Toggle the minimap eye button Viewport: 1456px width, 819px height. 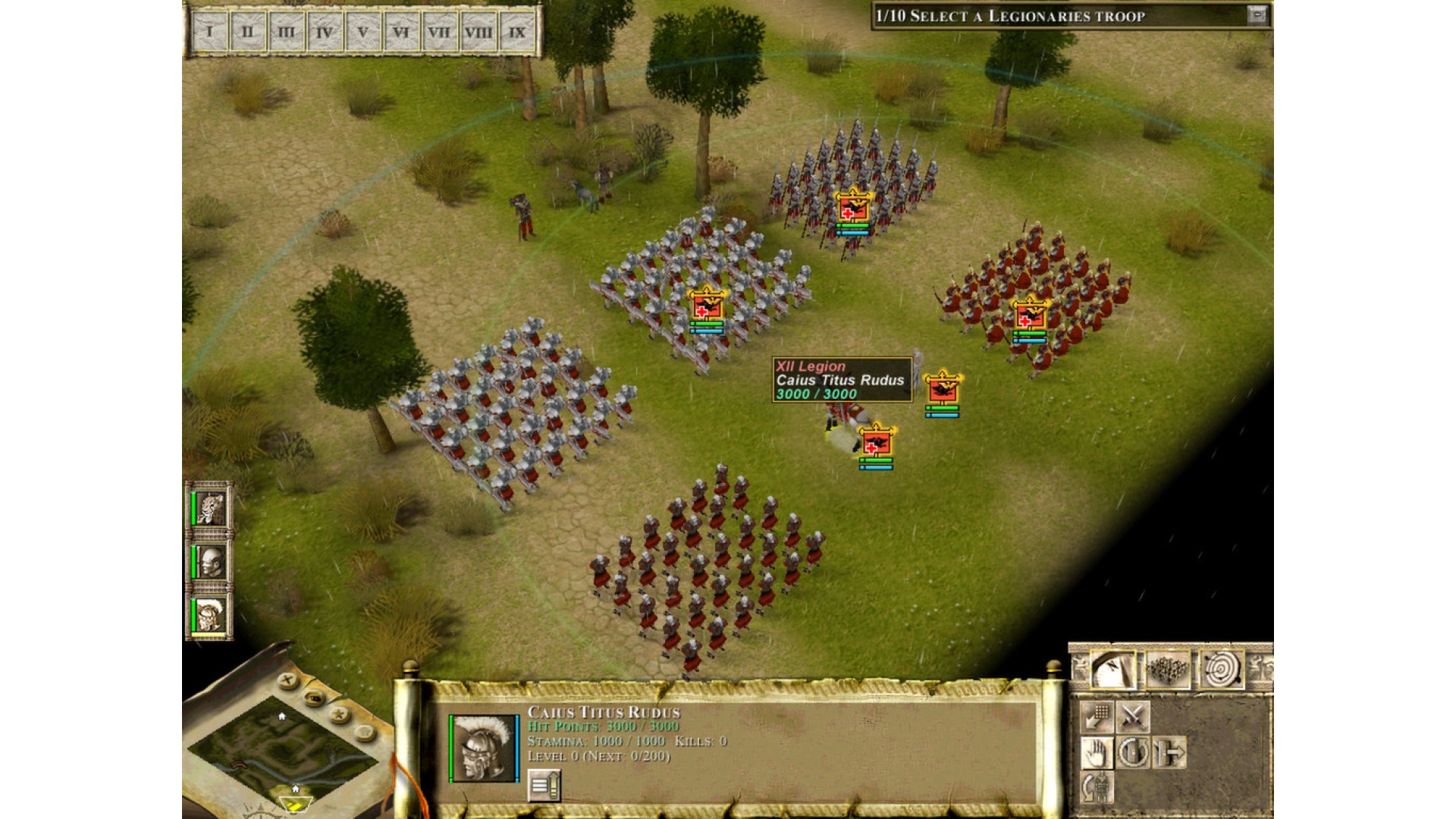pos(313,697)
